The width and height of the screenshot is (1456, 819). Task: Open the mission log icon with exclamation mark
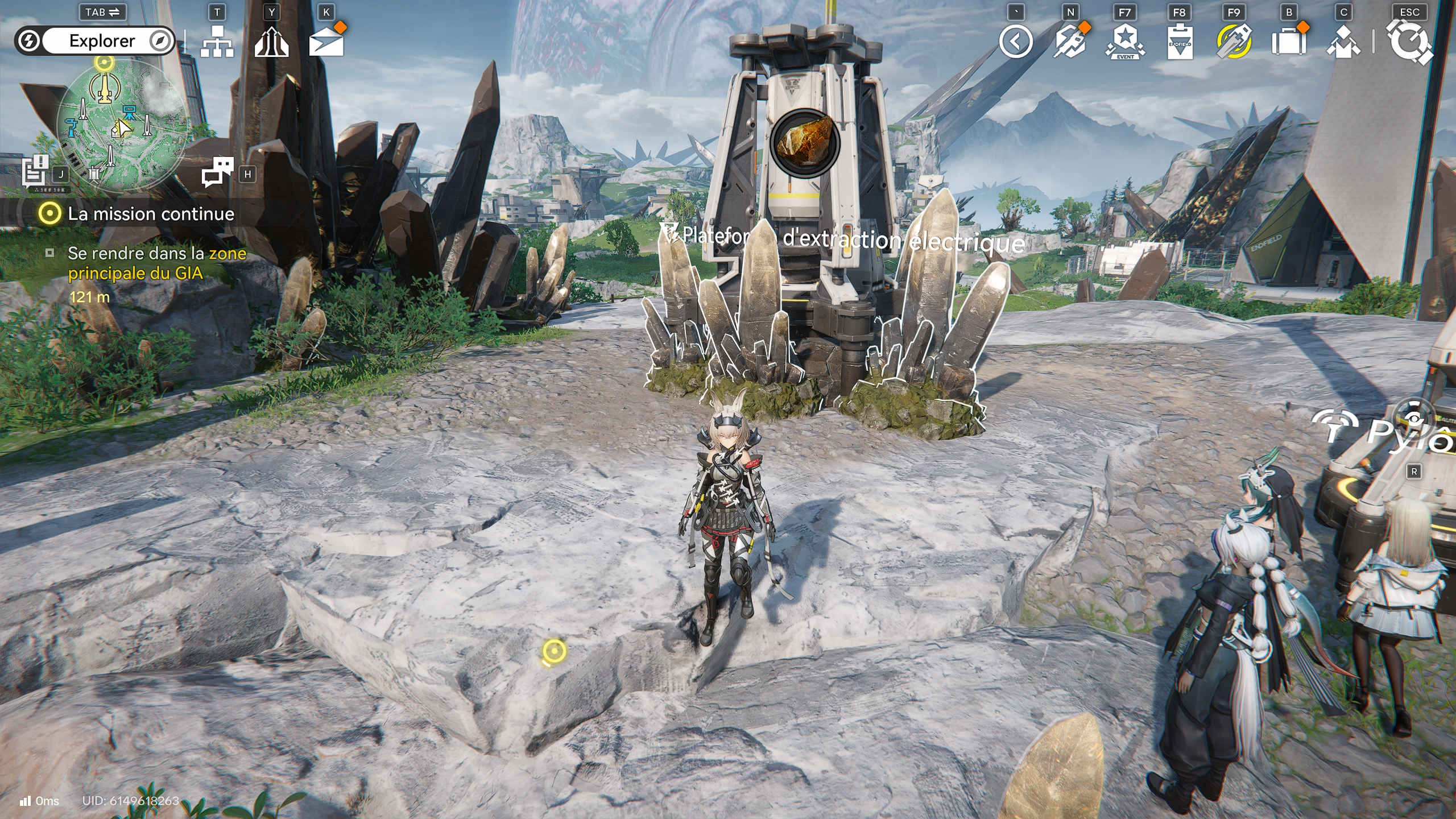pyautogui.click(x=35, y=170)
